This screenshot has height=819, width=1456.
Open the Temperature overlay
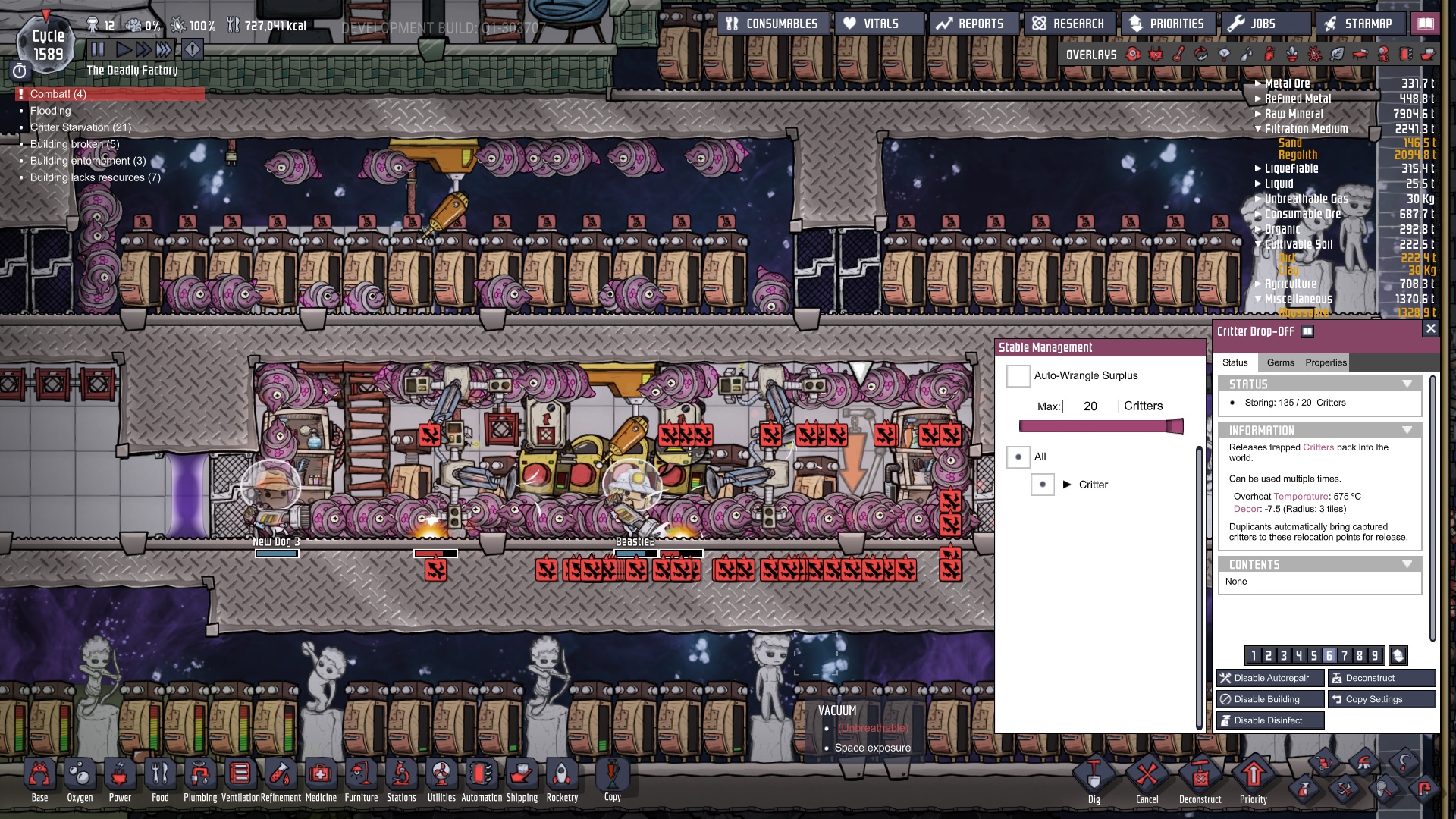1178,55
